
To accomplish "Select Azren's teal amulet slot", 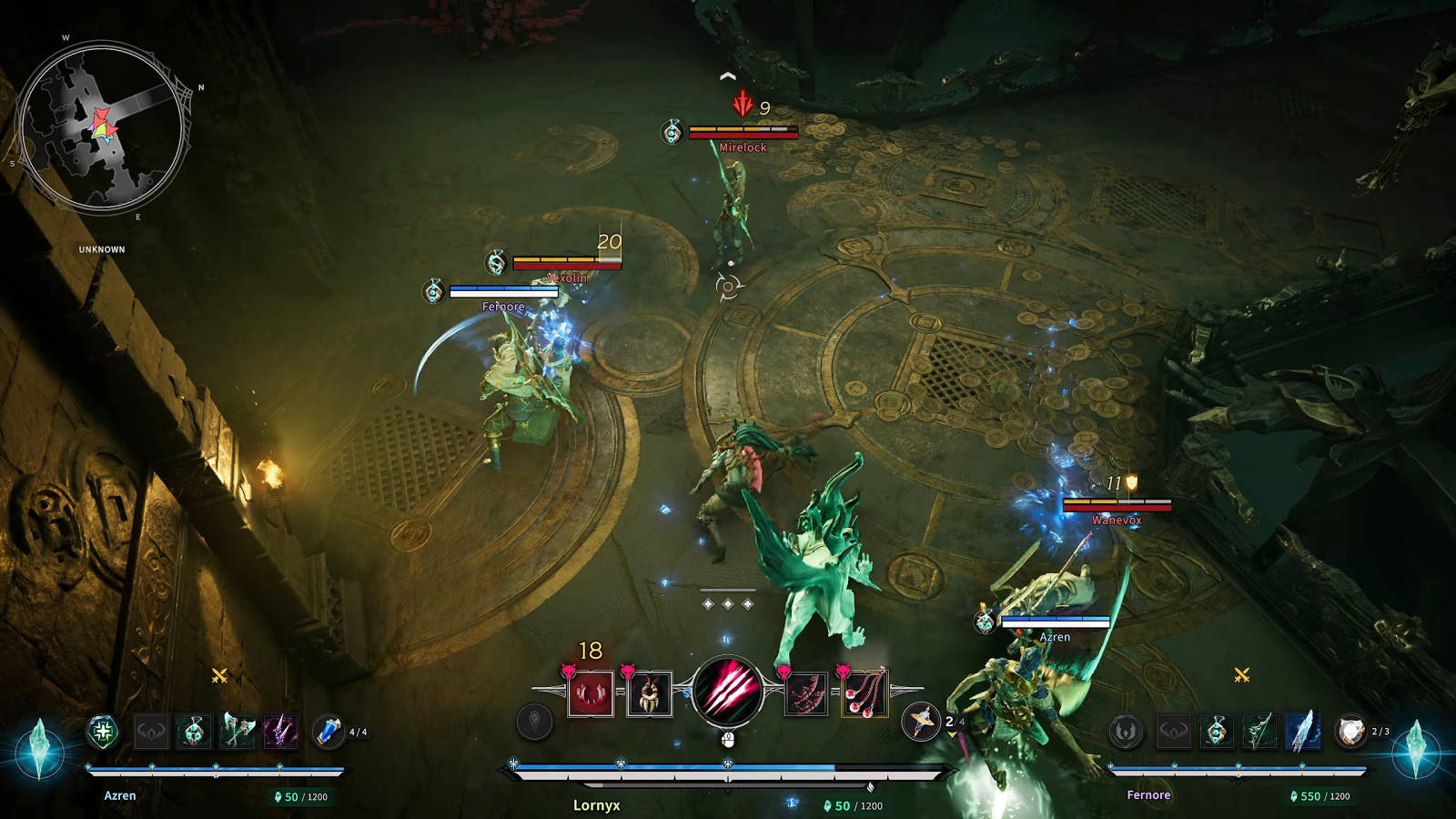I will [194, 731].
